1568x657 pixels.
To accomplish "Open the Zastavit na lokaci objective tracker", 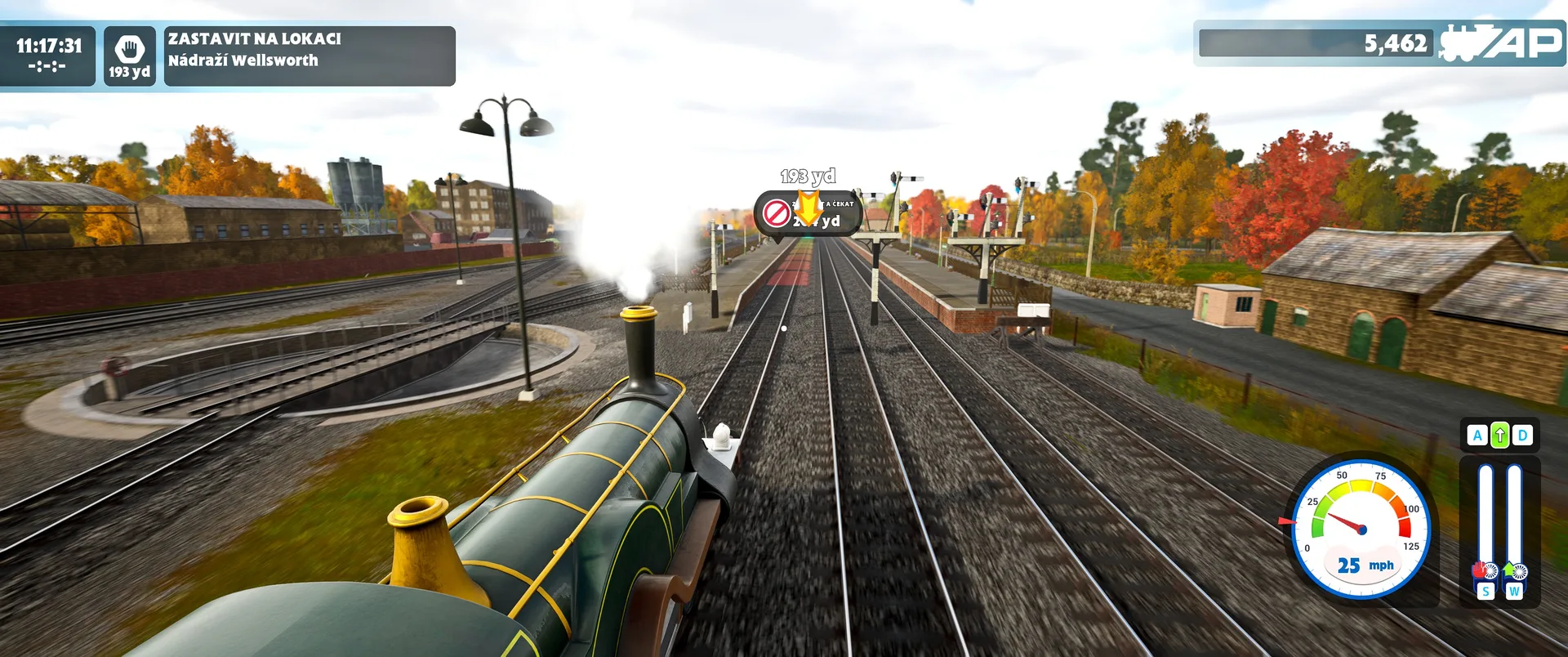I will (309, 56).
